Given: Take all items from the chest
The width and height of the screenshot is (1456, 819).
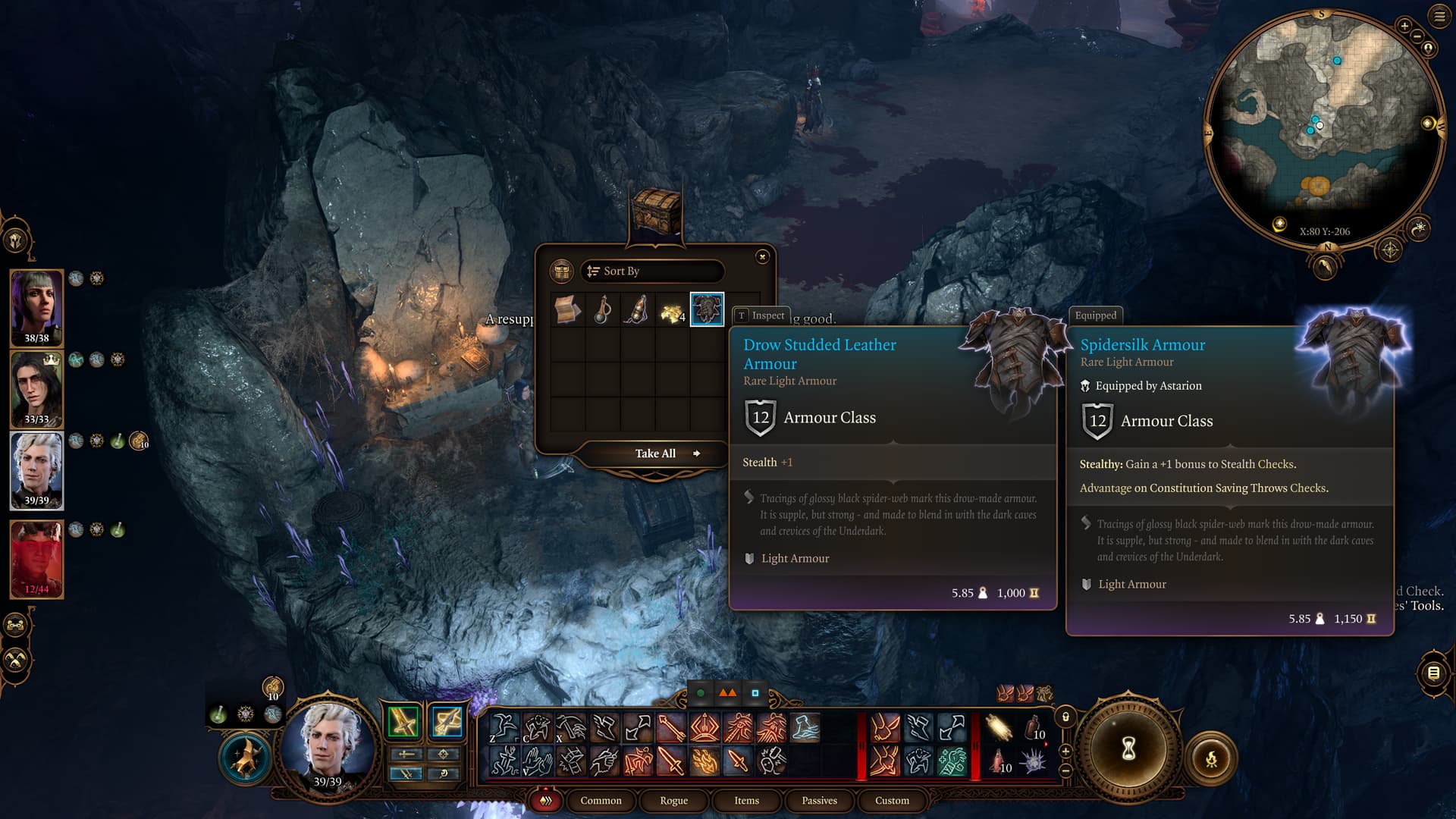Looking at the screenshot, I should click(x=657, y=453).
